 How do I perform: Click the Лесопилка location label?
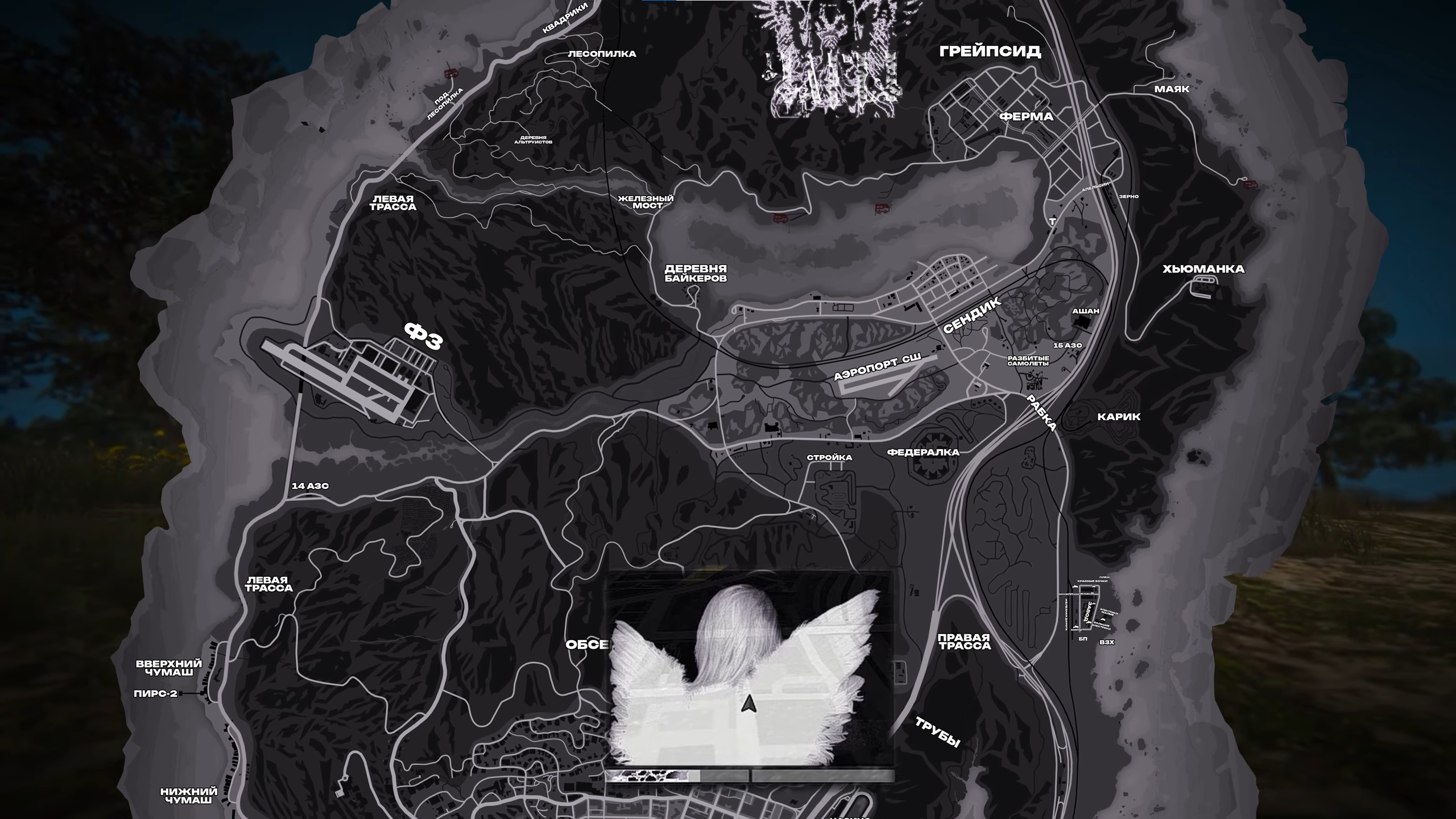[x=602, y=54]
